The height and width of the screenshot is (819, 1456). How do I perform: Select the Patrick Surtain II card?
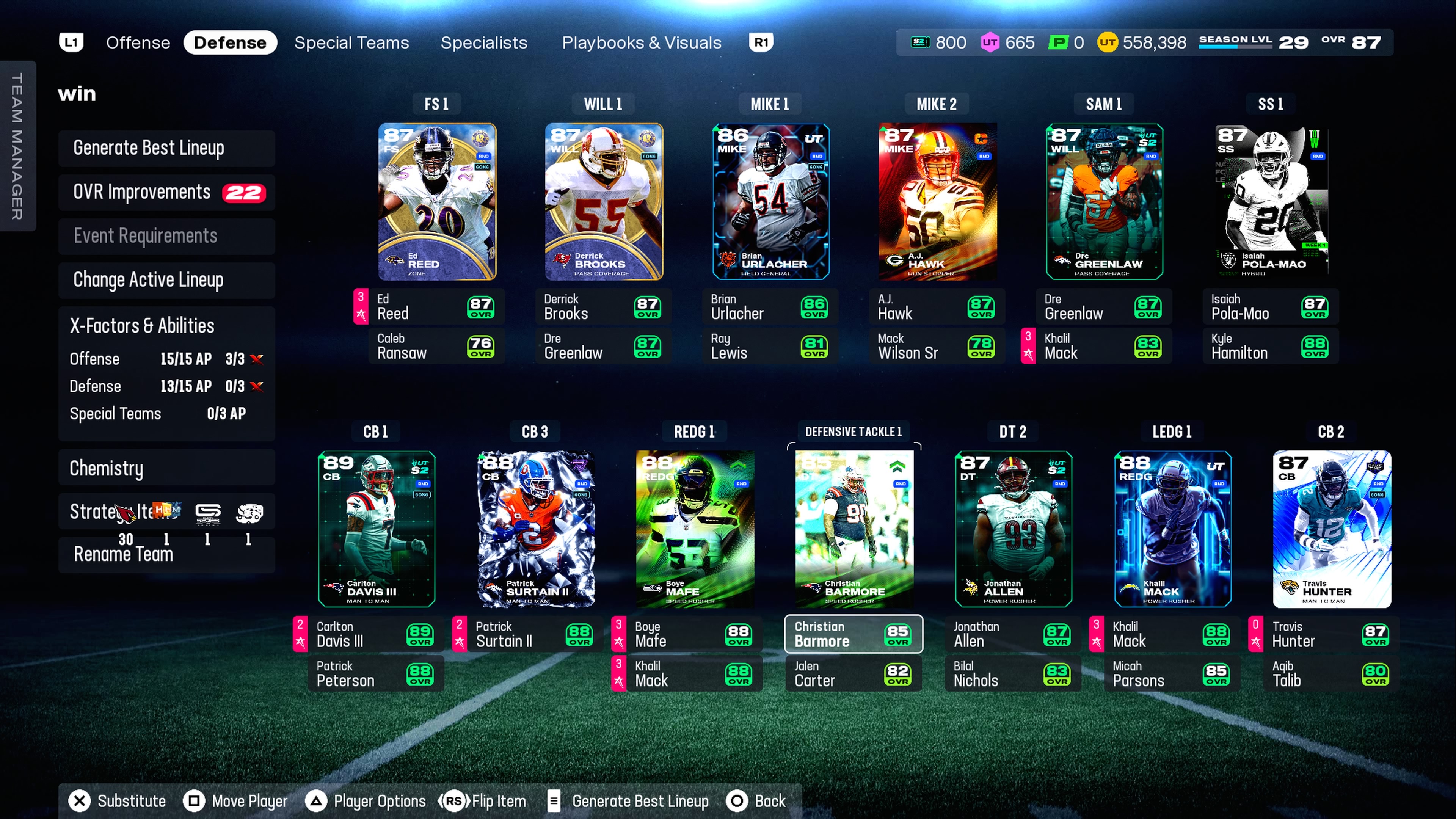pyautogui.click(x=536, y=529)
